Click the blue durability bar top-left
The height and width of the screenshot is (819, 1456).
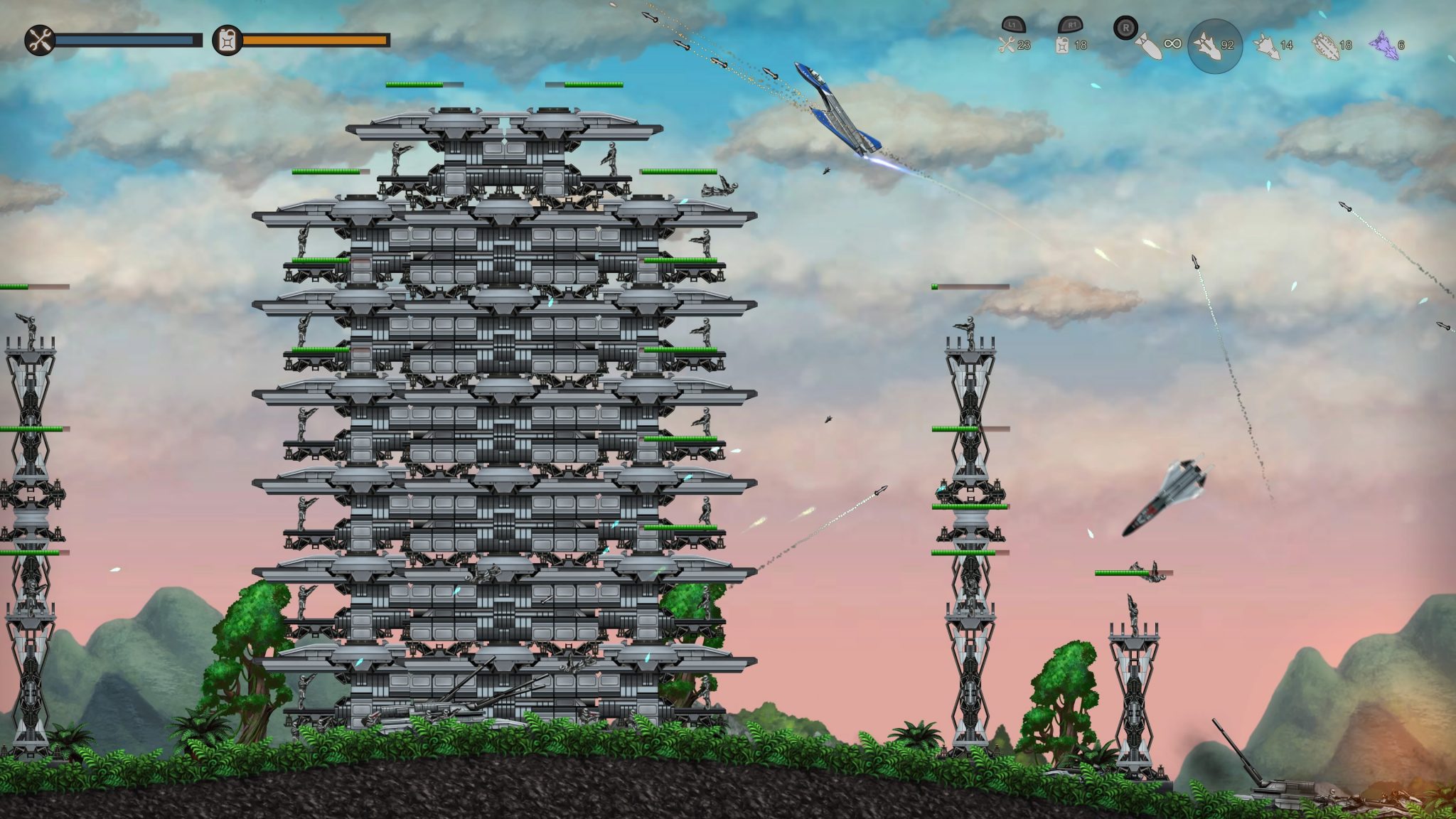click(128, 41)
